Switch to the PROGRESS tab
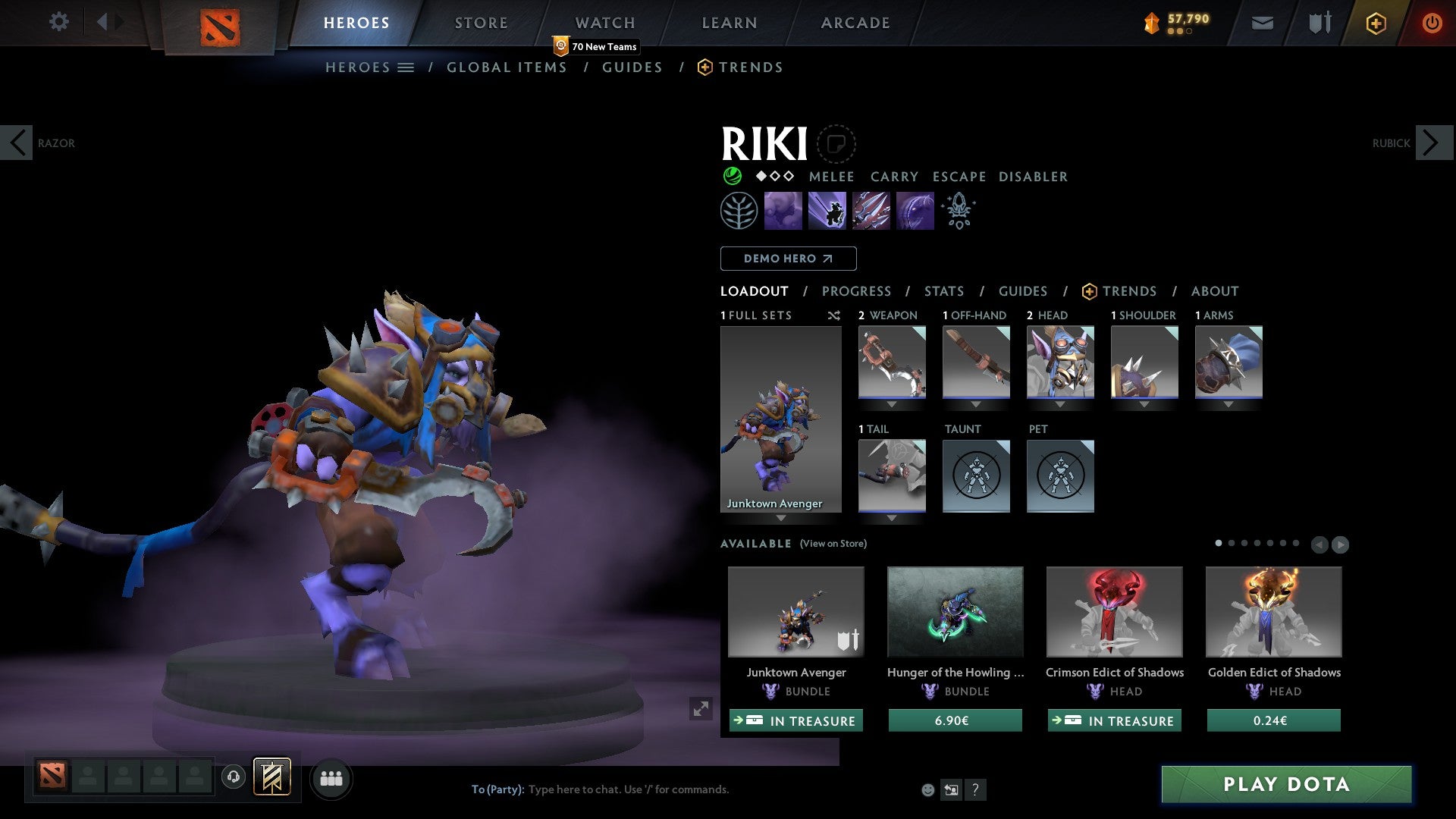This screenshot has width=1456, height=819. click(857, 291)
